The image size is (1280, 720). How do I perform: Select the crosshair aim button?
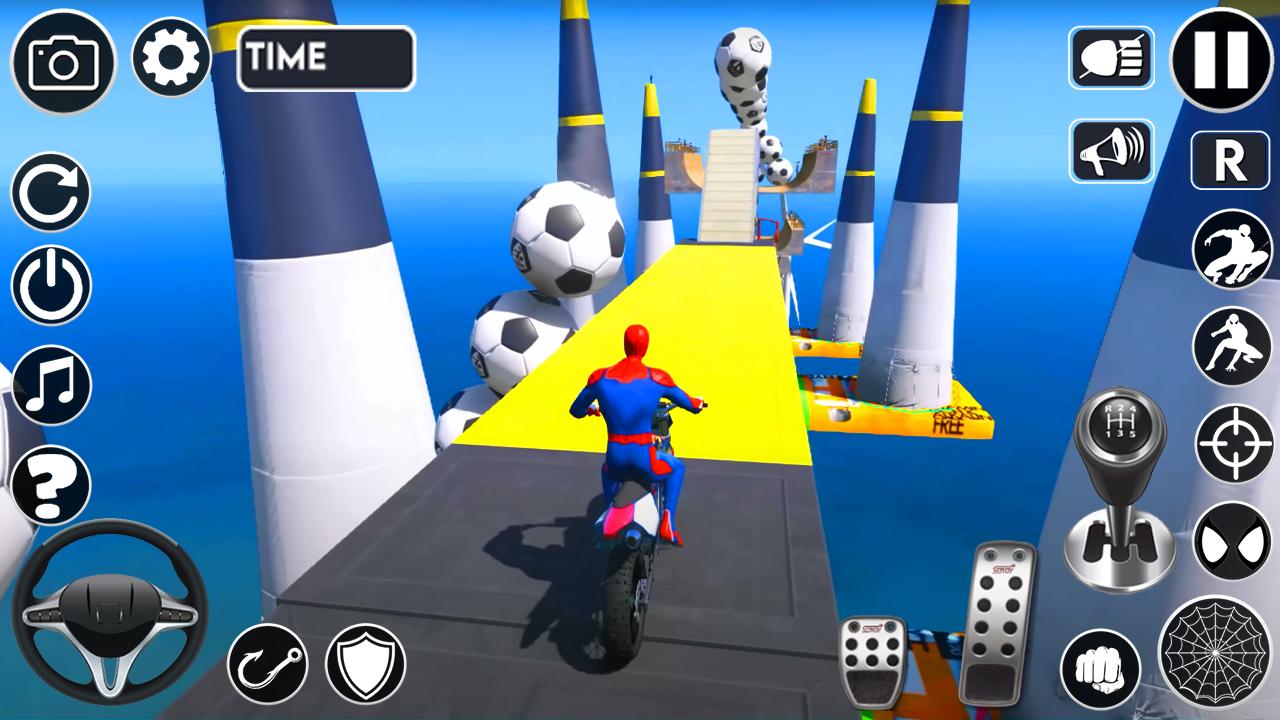tap(1234, 444)
